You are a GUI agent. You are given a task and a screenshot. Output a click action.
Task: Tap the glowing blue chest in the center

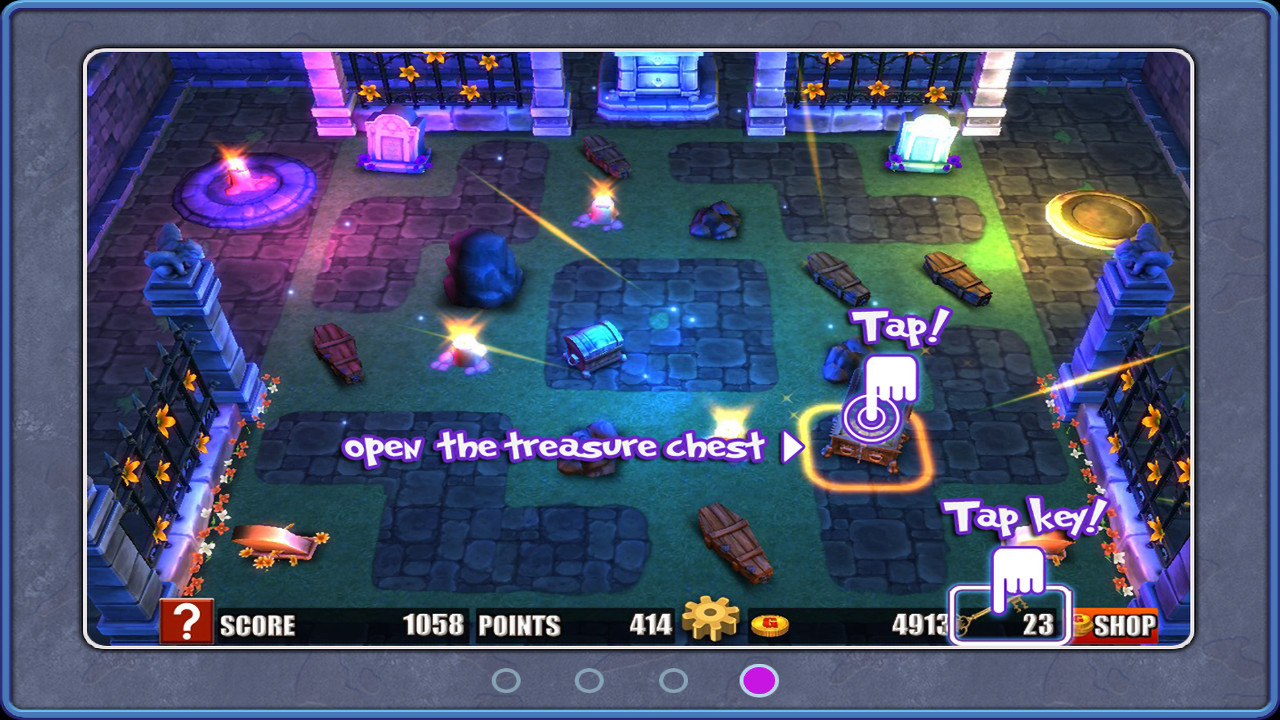point(595,345)
